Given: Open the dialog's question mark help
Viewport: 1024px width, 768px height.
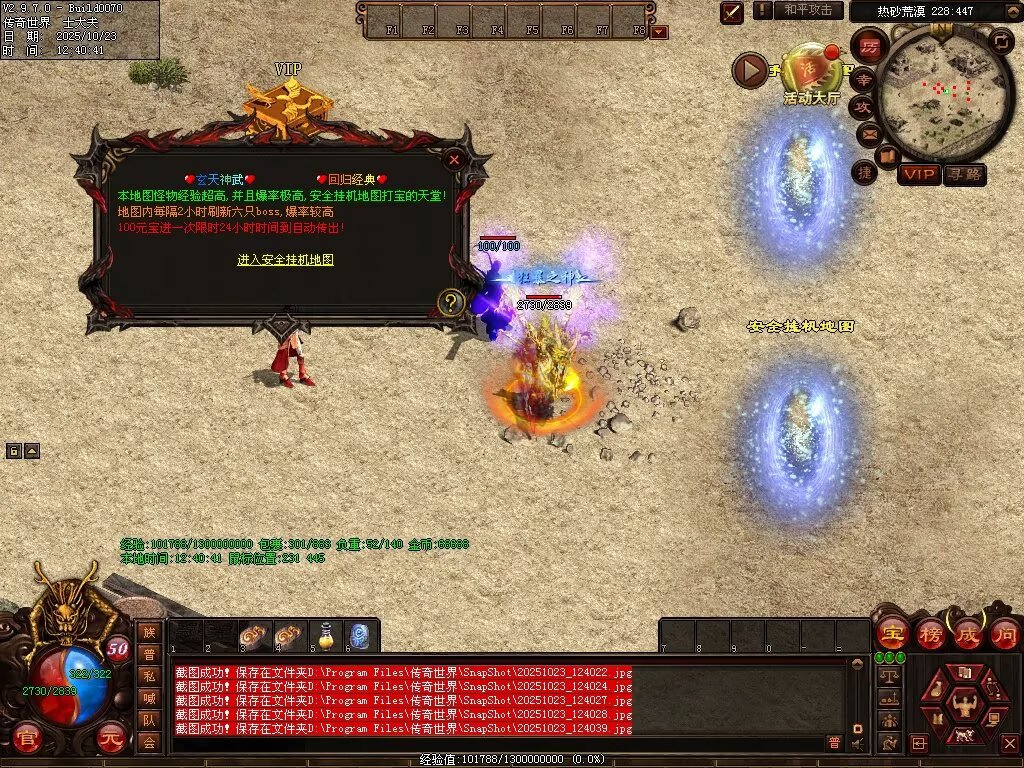Looking at the screenshot, I should pyautogui.click(x=451, y=301).
